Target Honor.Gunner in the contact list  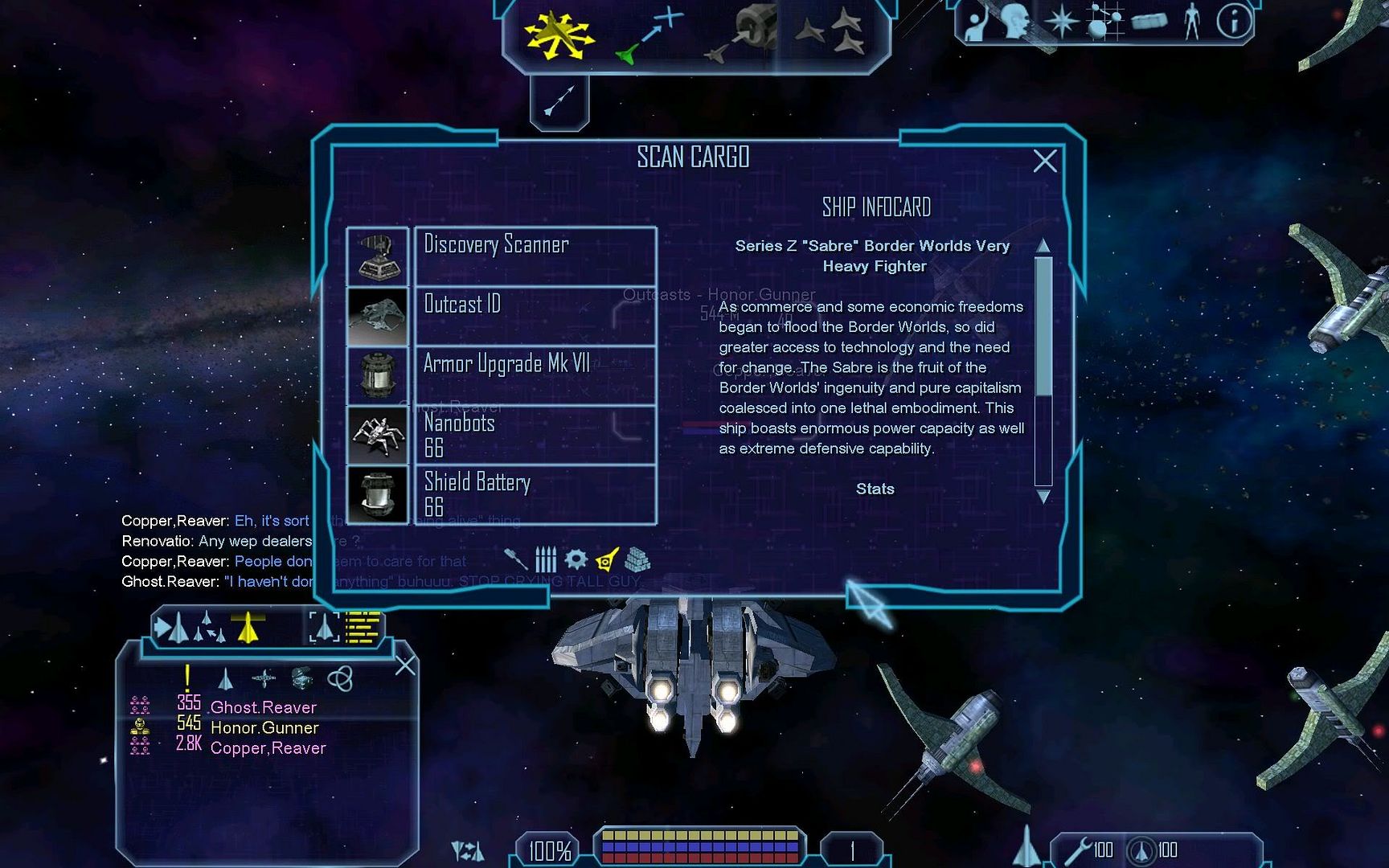pos(264,727)
